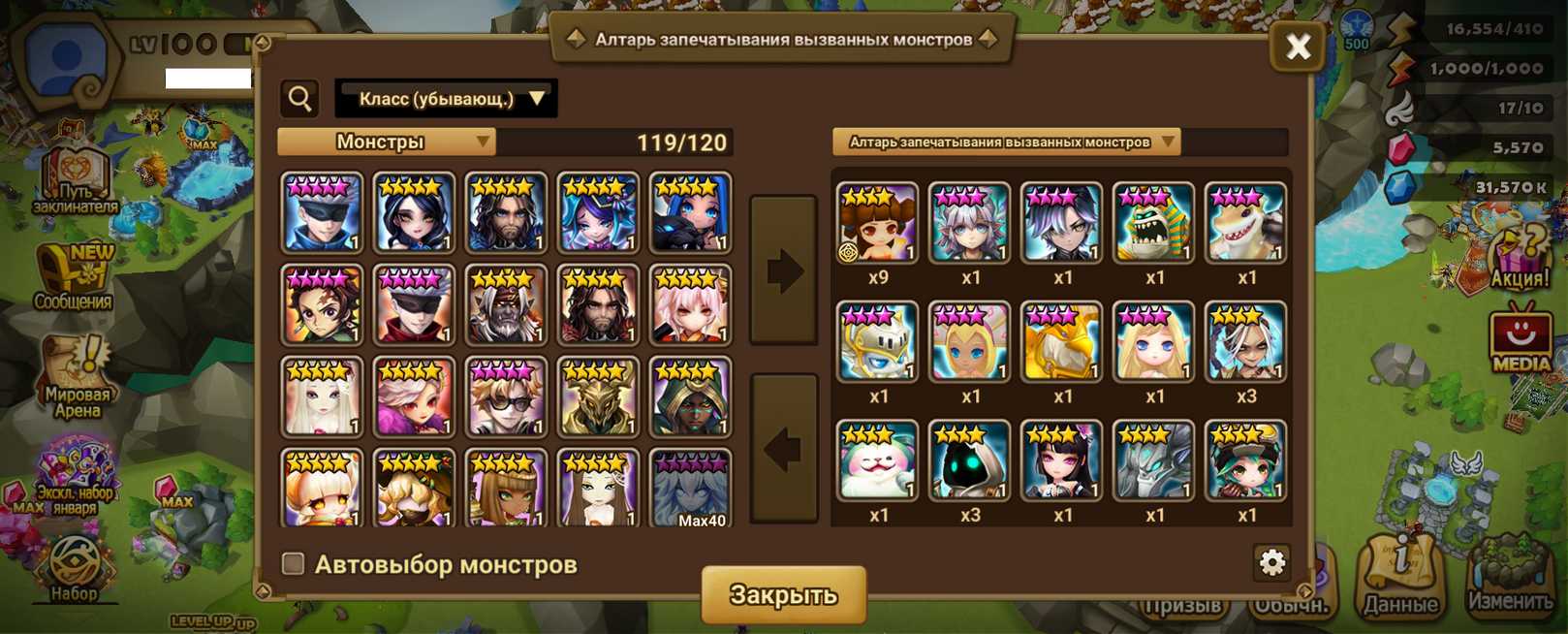Choose the golden armored helmet monster
The width and height of the screenshot is (1568, 634).
[598, 397]
